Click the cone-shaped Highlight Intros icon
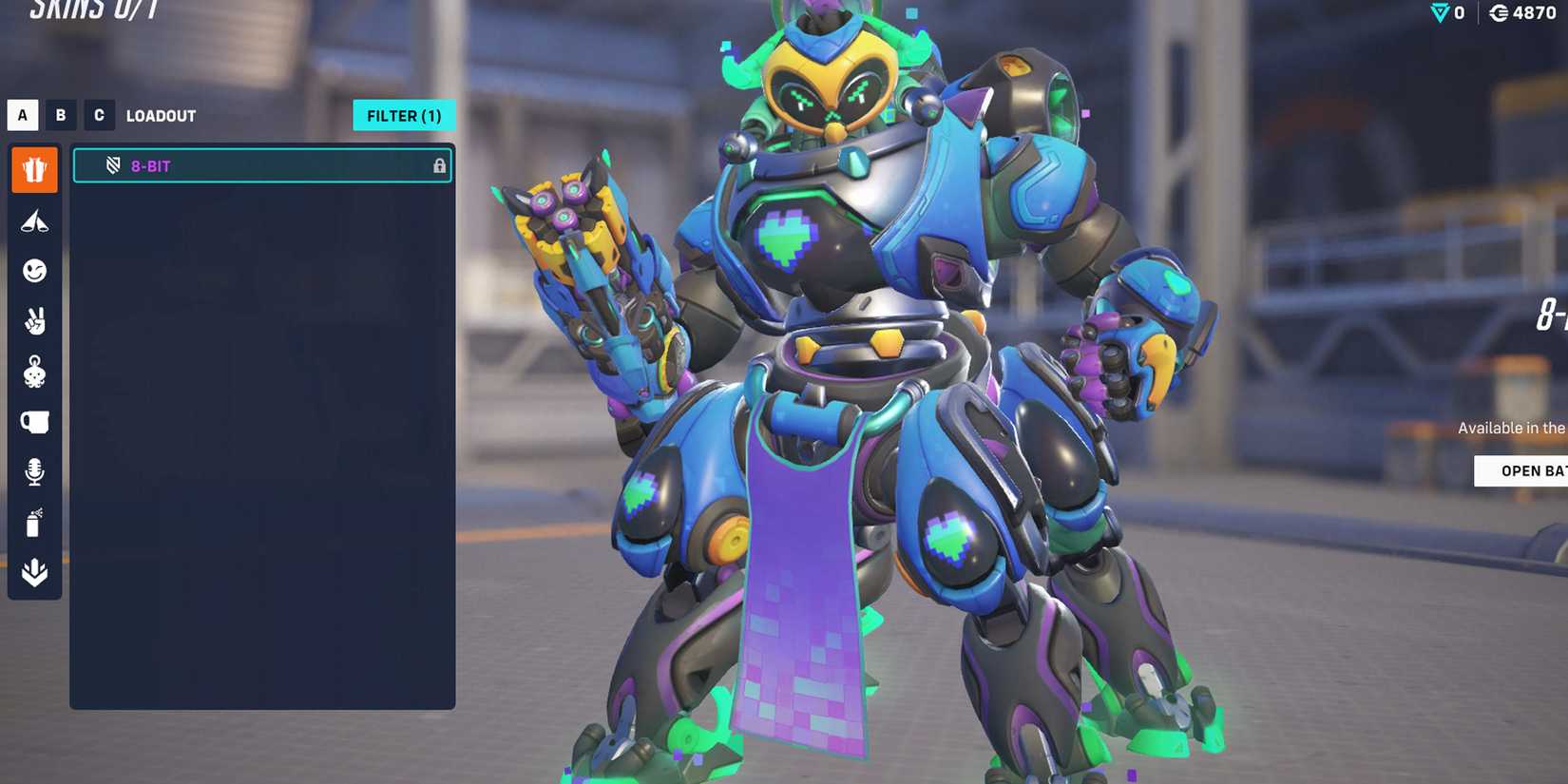The width and height of the screenshot is (1568, 784). tap(34, 220)
